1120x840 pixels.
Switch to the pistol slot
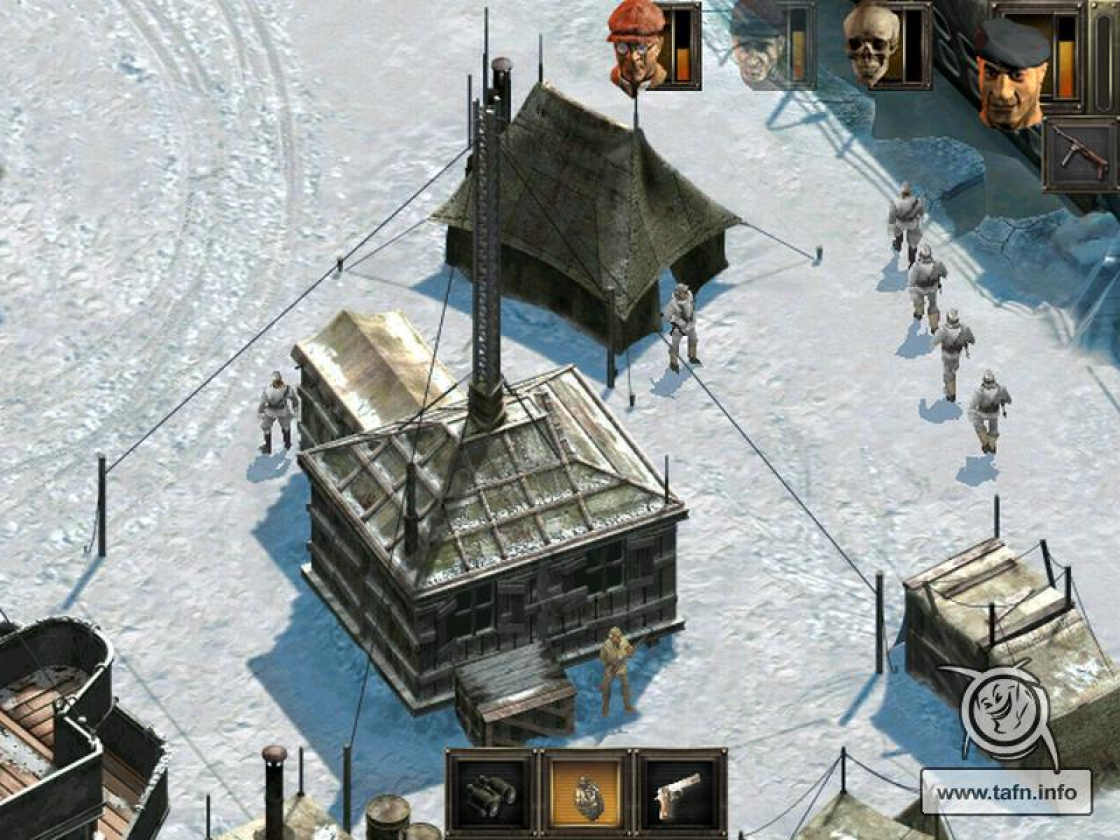[680, 794]
